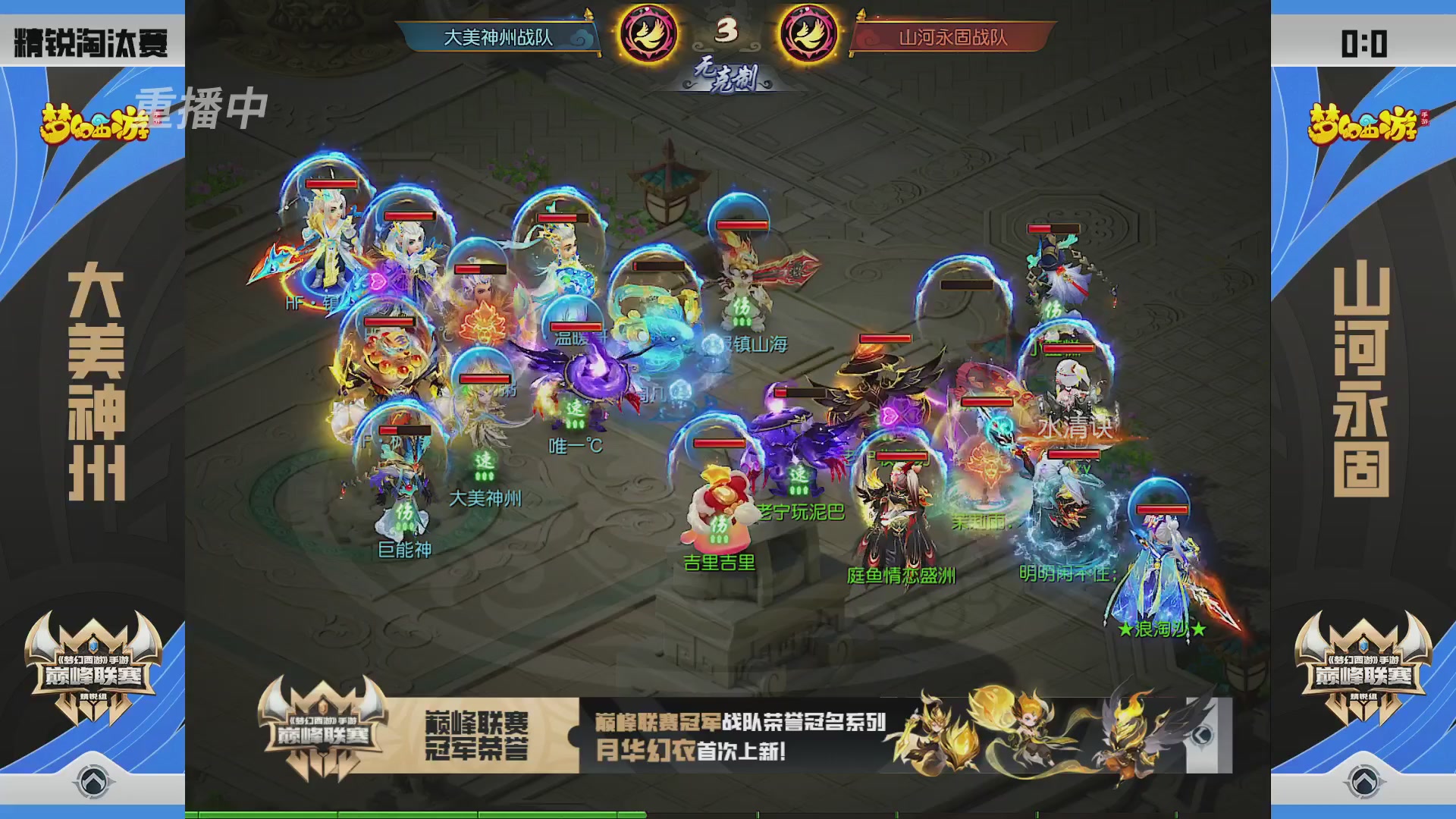Click the 重播中 replay watermark text
The width and height of the screenshot is (1456, 819).
pos(203,106)
